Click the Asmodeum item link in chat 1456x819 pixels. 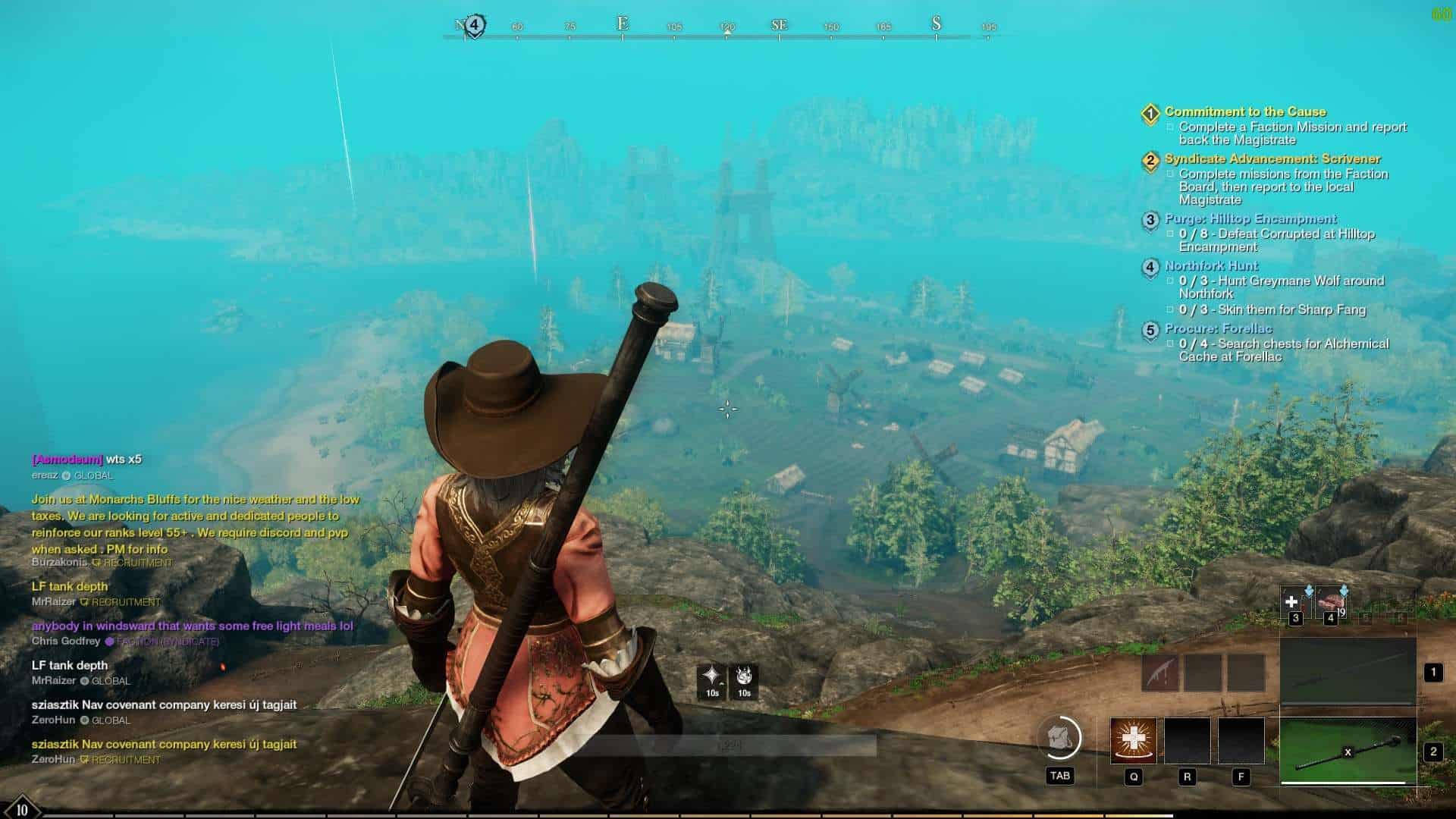(x=67, y=460)
